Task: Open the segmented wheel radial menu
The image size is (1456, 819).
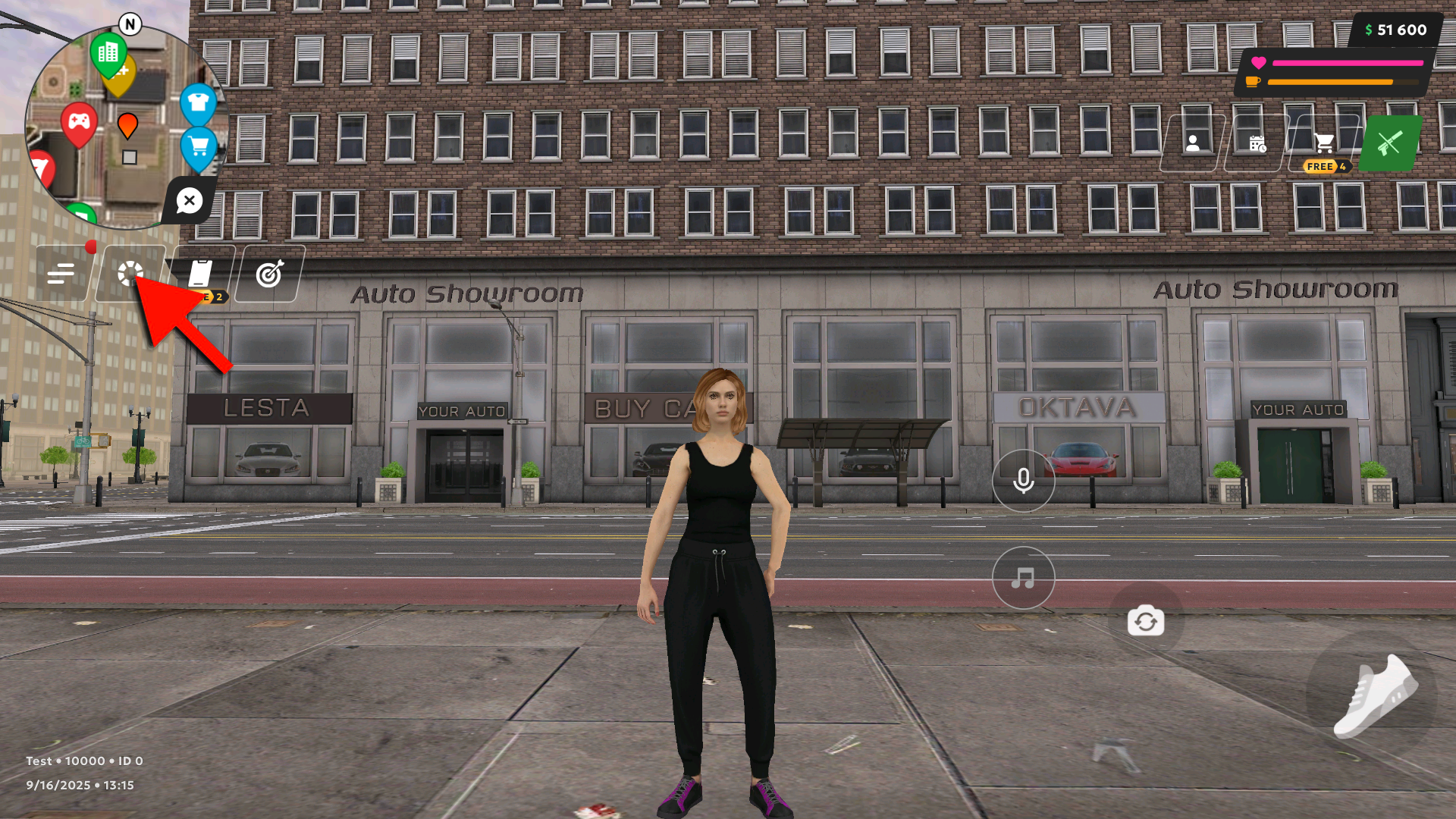Action: (130, 273)
